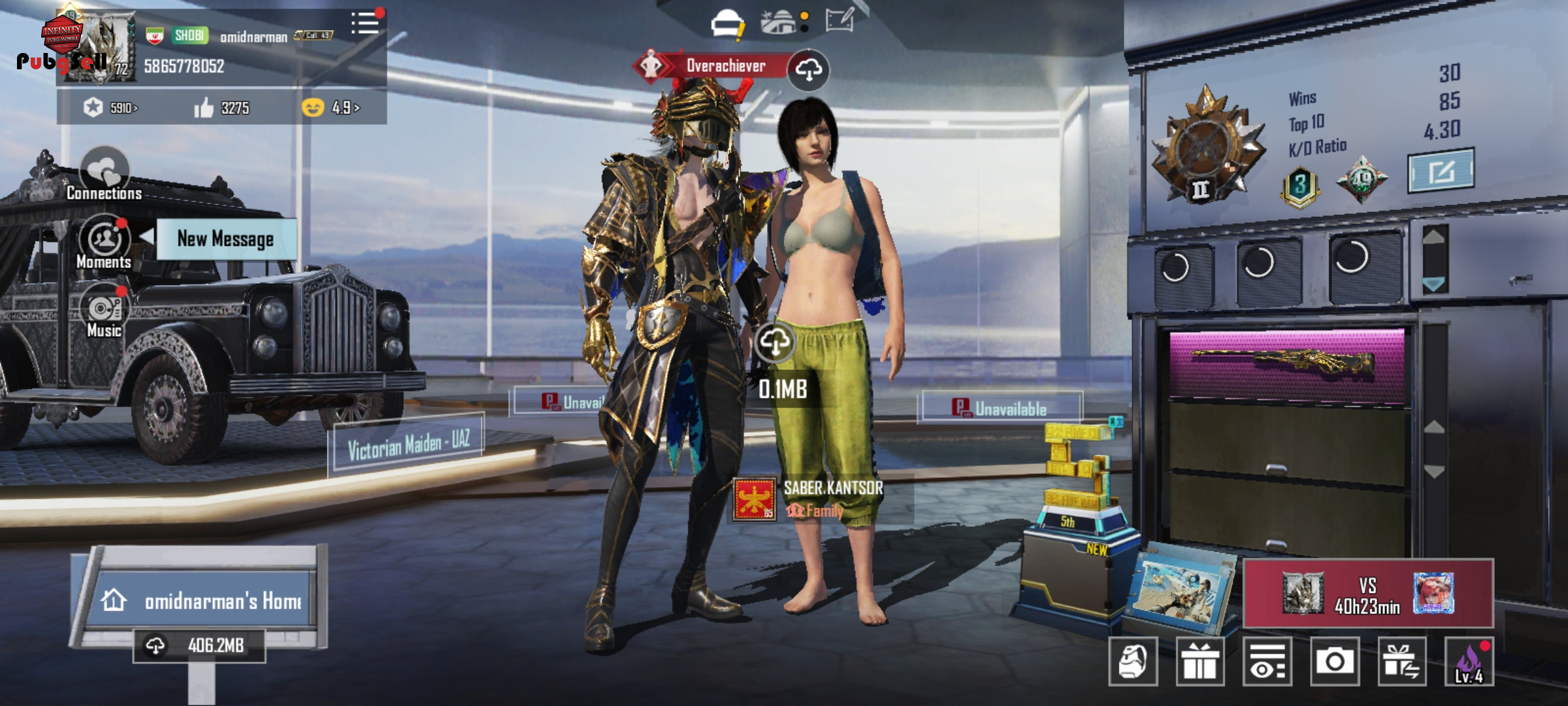Screen dimensions: 1568x706
Task: Edit the displayed stats panel
Action: pos(1440,171)
